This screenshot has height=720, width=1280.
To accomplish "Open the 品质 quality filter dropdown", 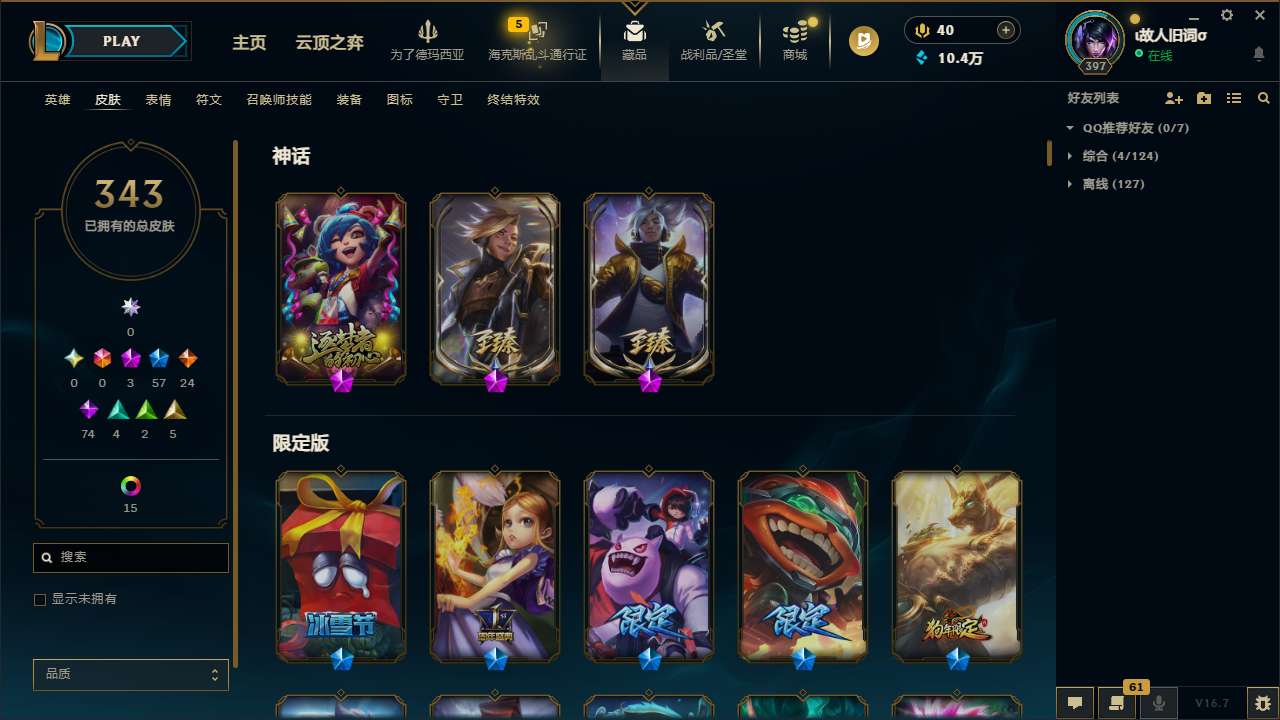I will [x=130, y=674].
